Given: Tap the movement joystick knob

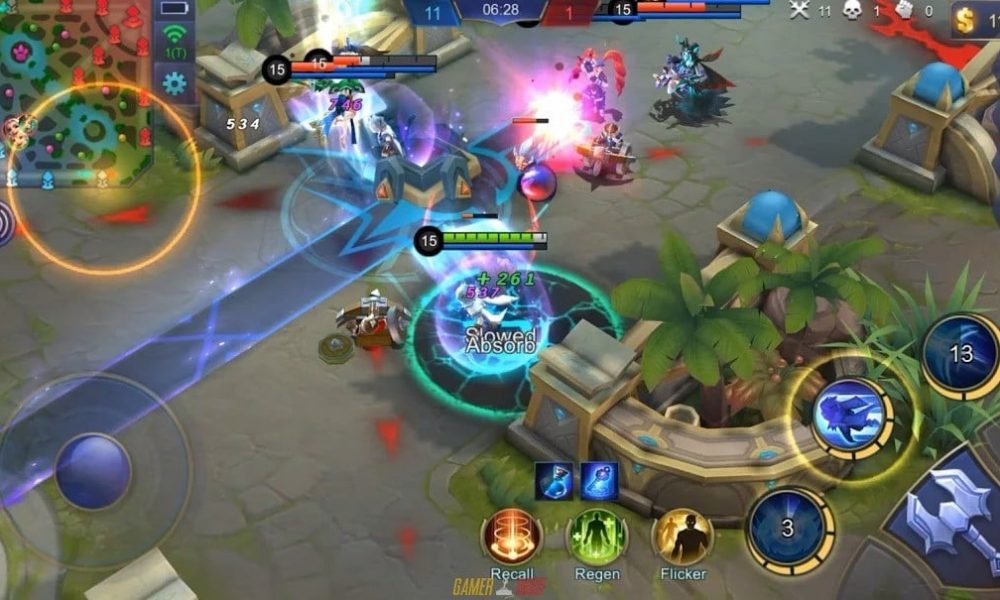Looking at the screenshot, I should tap(92, 471).
